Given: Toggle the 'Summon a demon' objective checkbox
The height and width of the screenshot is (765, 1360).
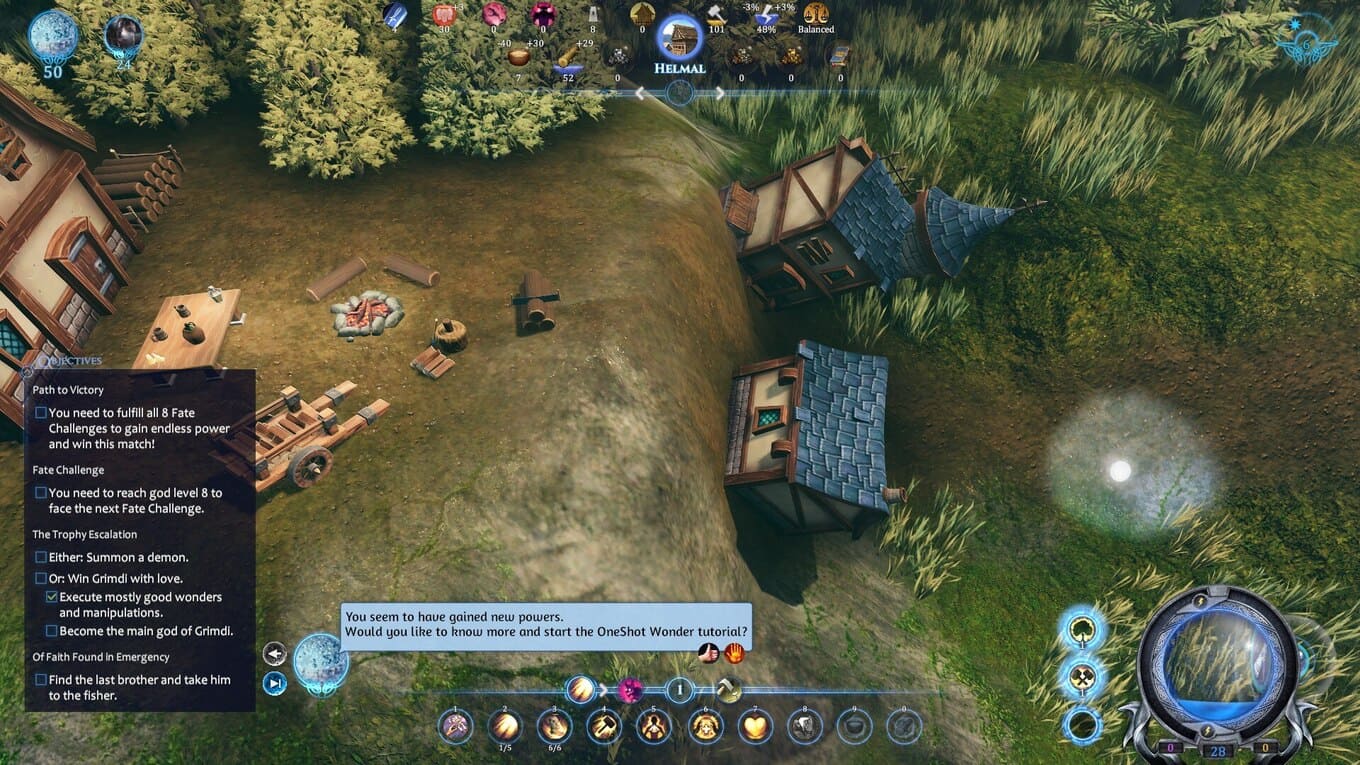Looking at the screenshot, I should (x=41, y=557).
